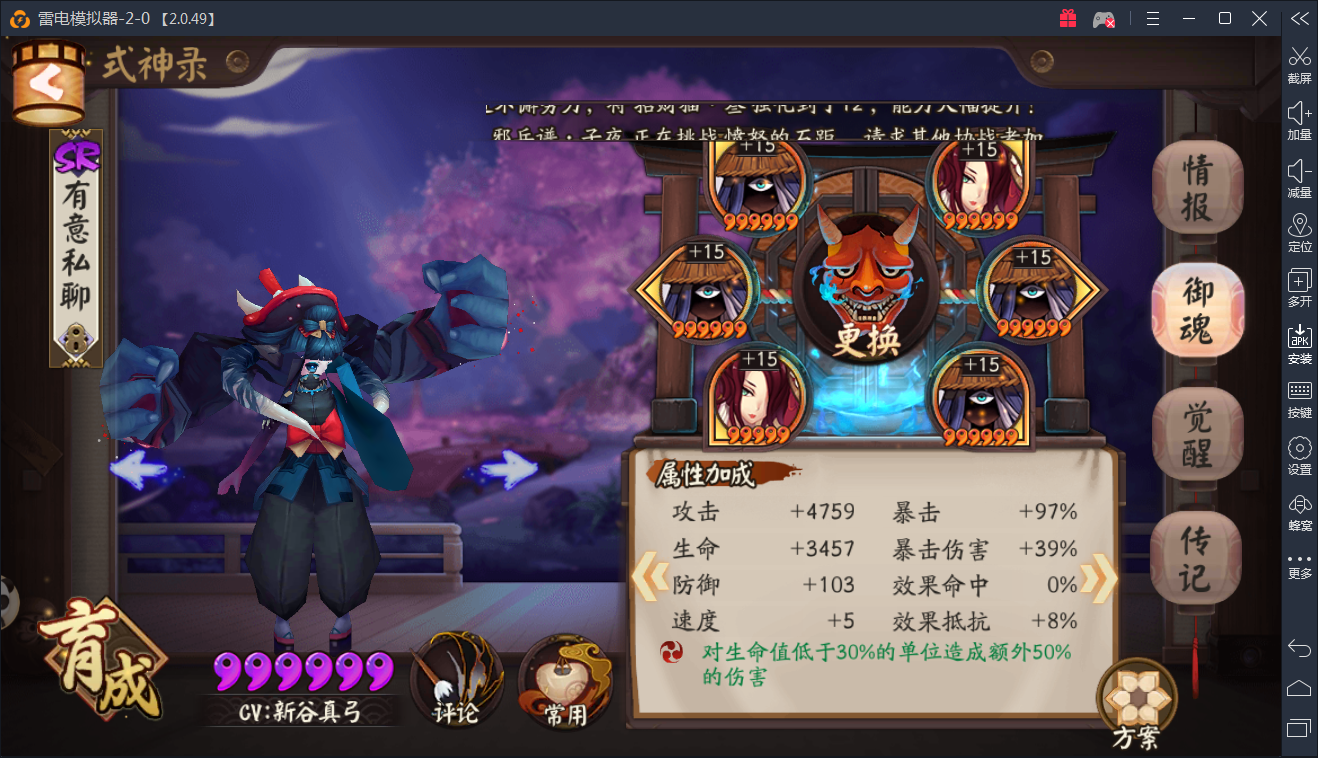Collapse the sidebar with the chevron

pyautogui.click(x=1299, y=17)
